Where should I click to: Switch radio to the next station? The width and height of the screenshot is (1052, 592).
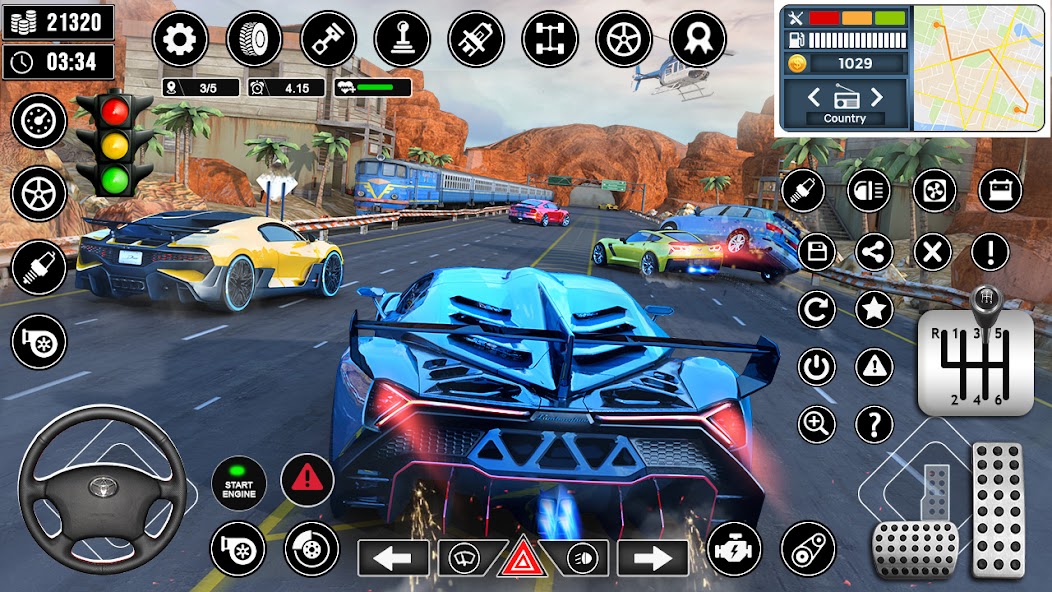point(877,97)
